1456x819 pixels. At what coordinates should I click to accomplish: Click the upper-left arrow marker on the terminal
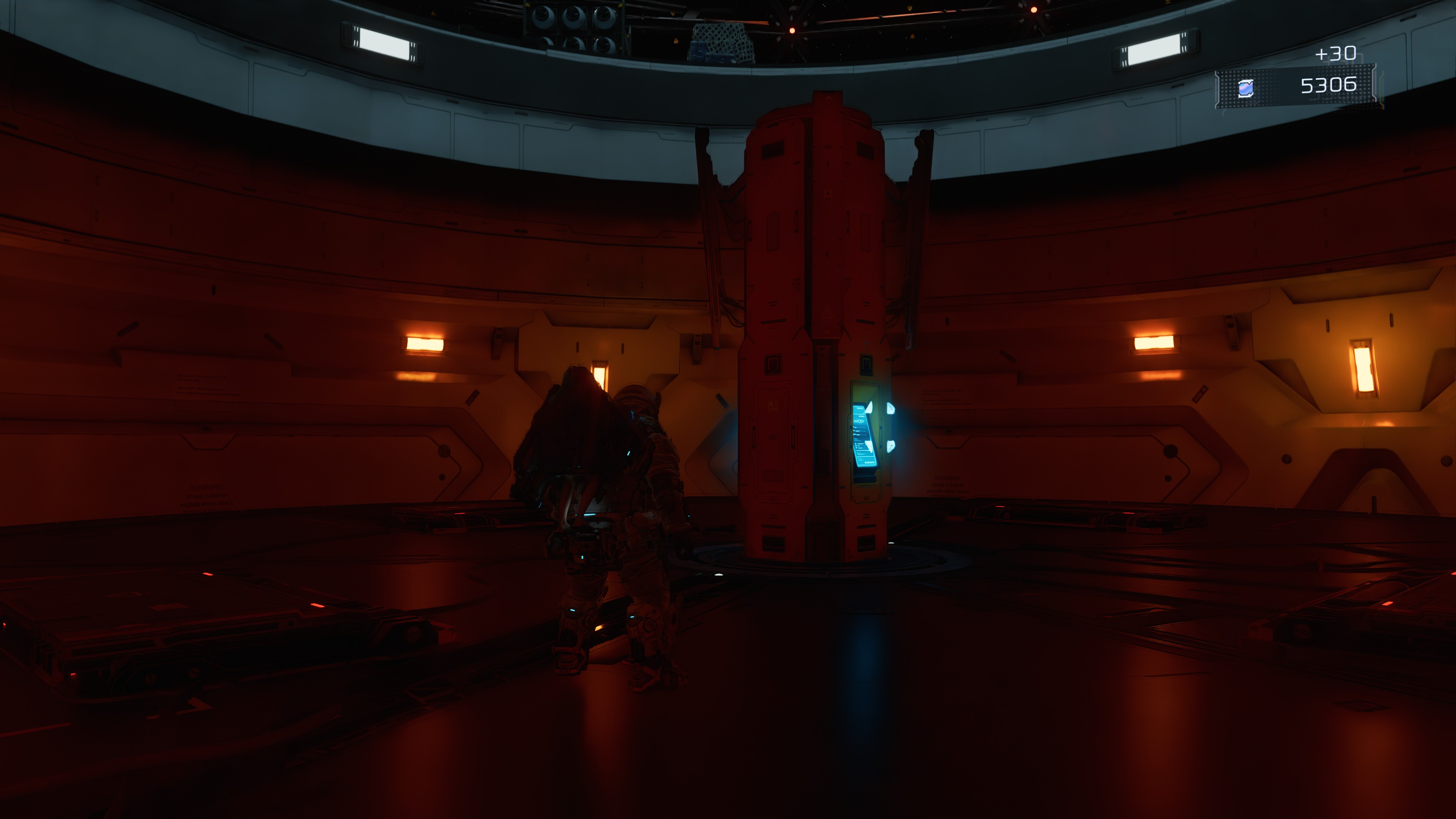click(869, 408)
